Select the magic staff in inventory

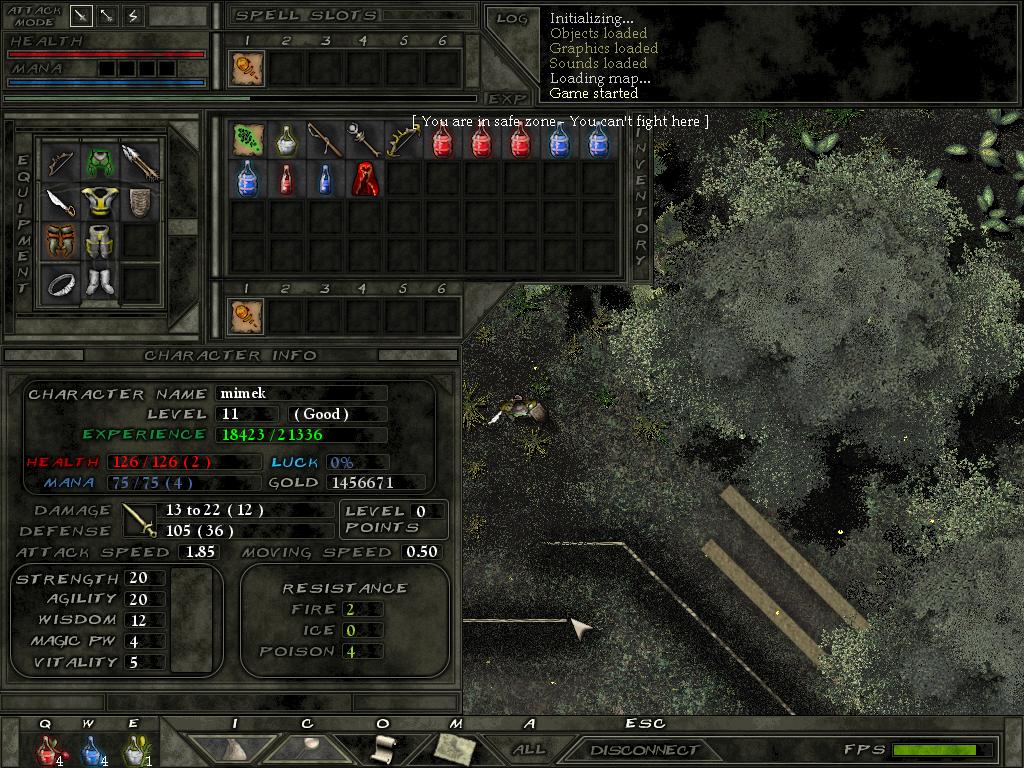(364, 140)
